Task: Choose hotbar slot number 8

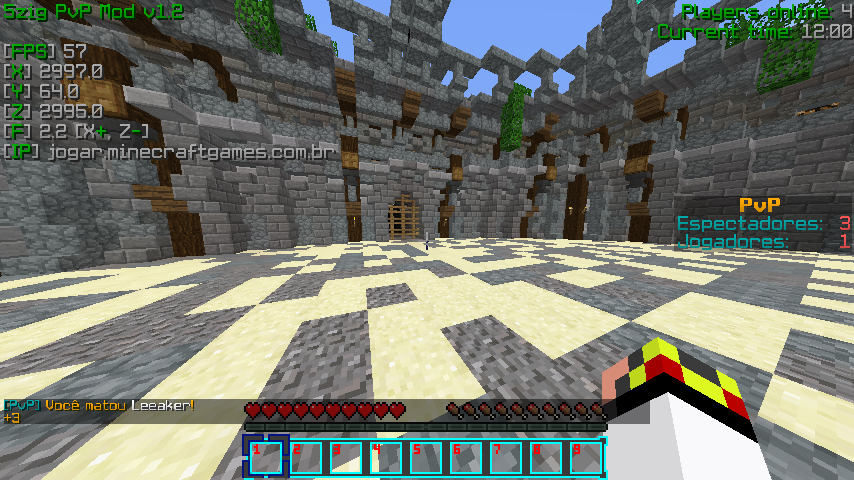Action: click(x=546, y=457)
